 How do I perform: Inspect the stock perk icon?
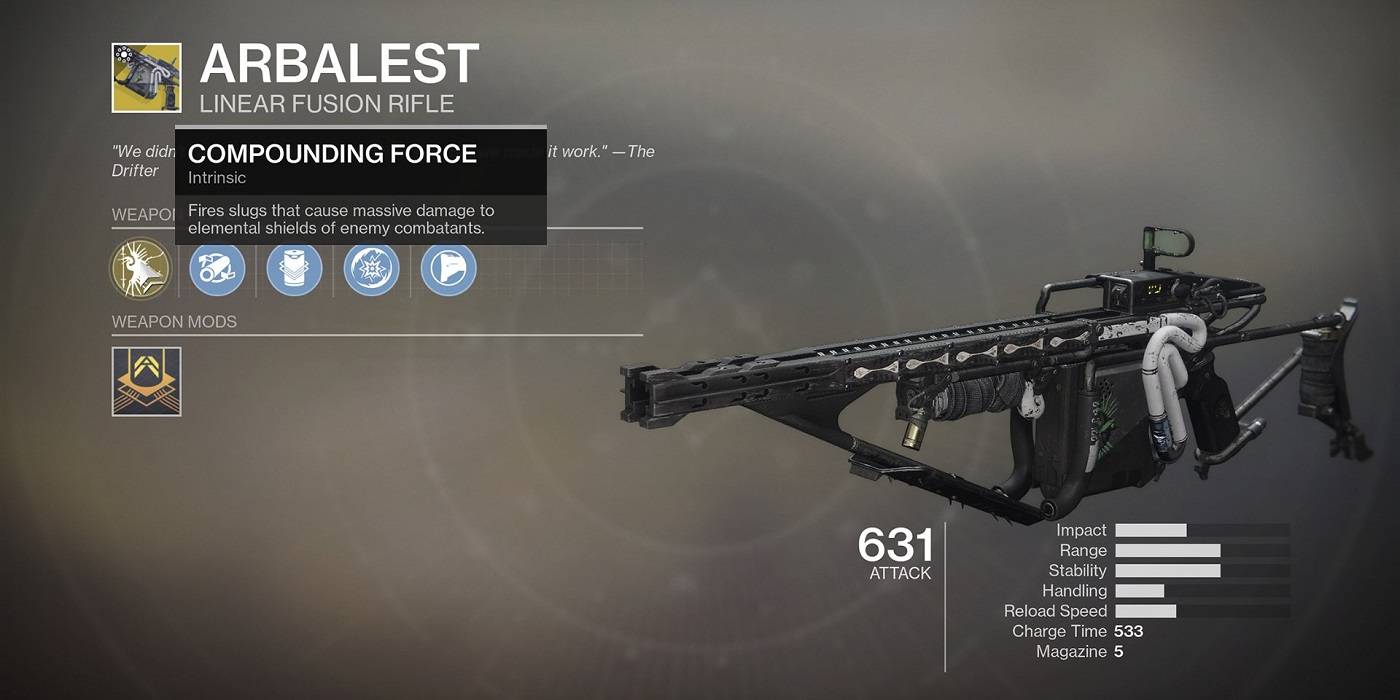click(x=449, y=270)
